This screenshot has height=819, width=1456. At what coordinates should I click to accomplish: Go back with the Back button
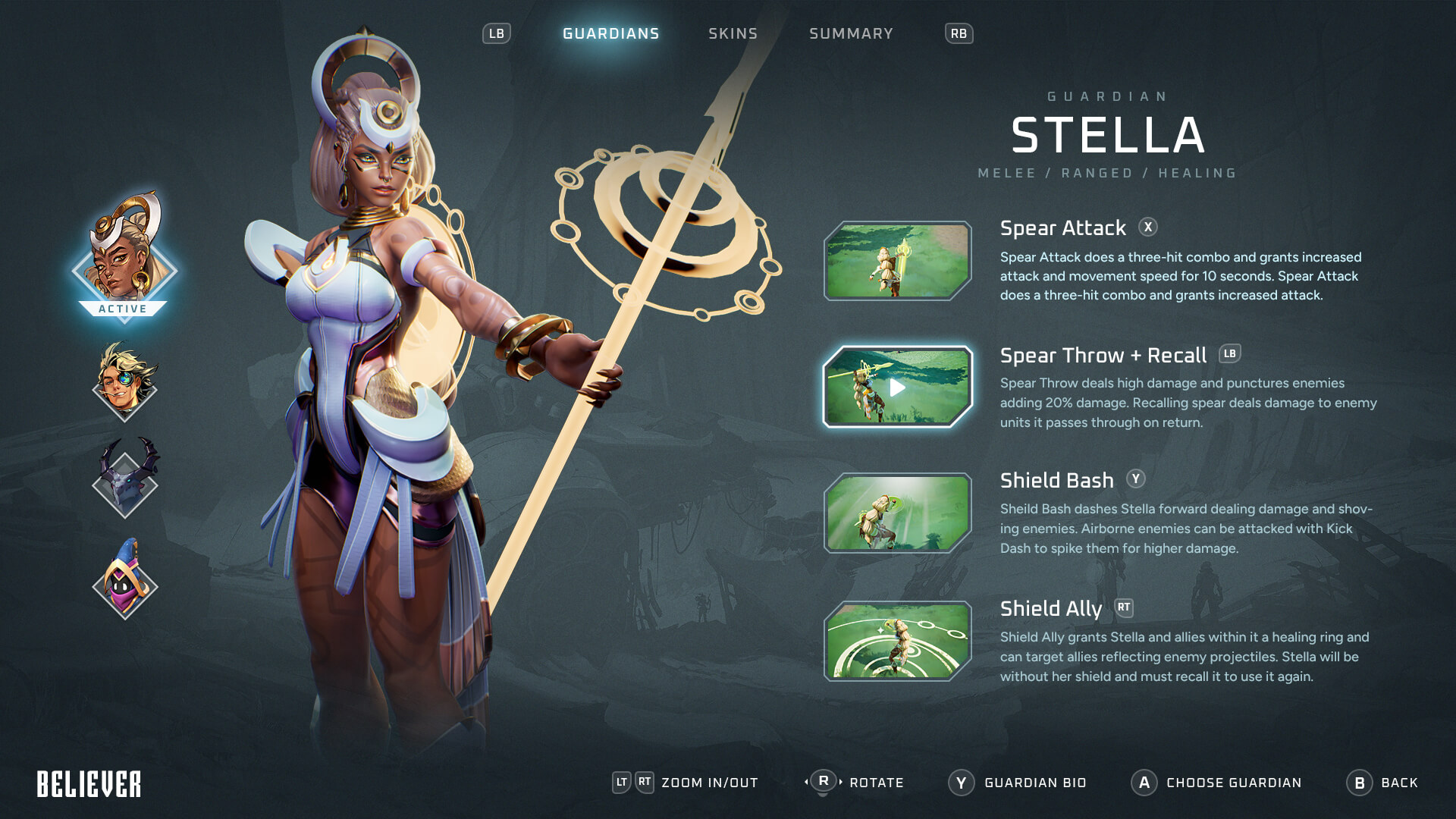click(1382, 783)
